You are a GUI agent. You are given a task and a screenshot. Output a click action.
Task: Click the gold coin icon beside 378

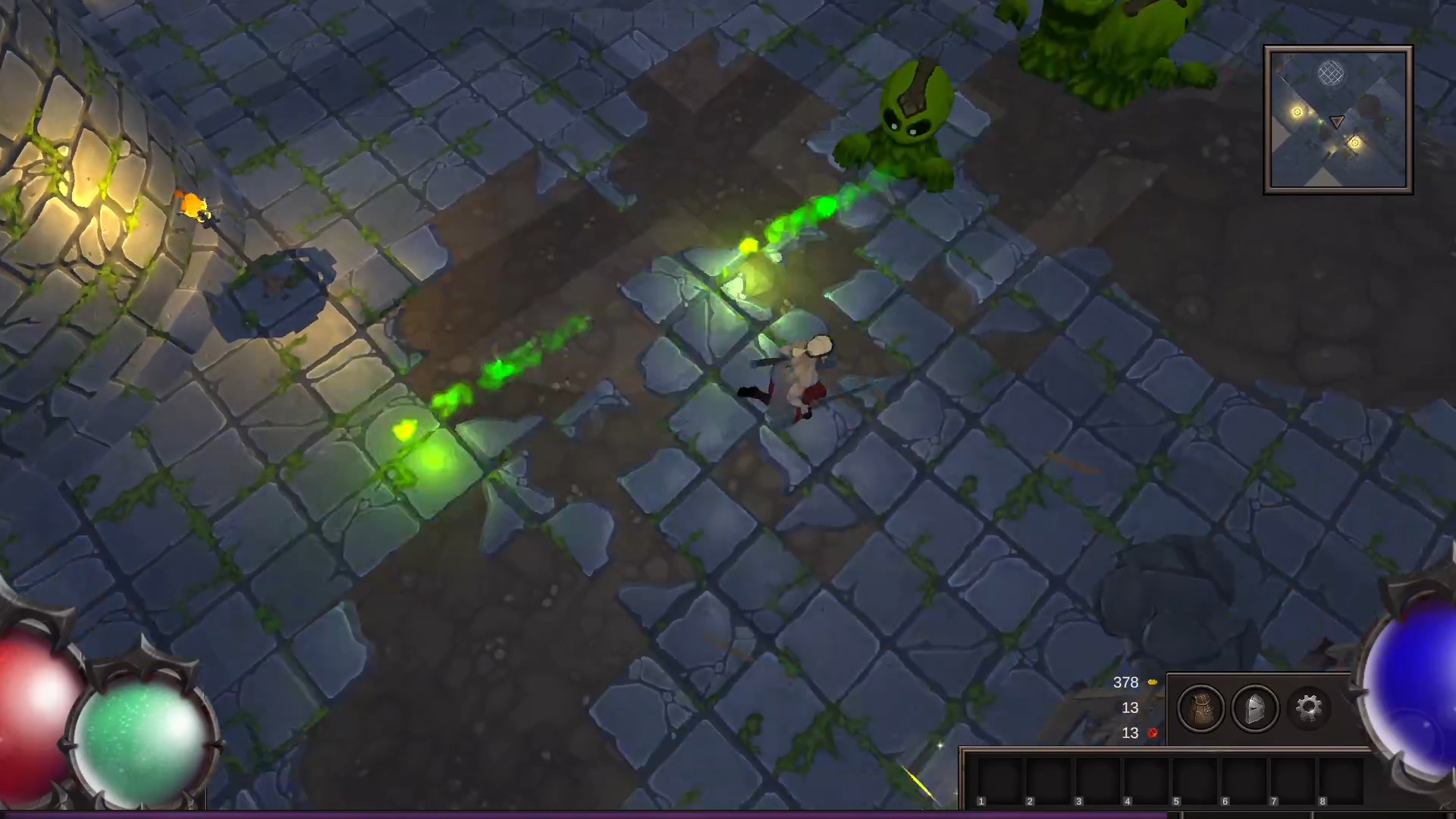1153,682
